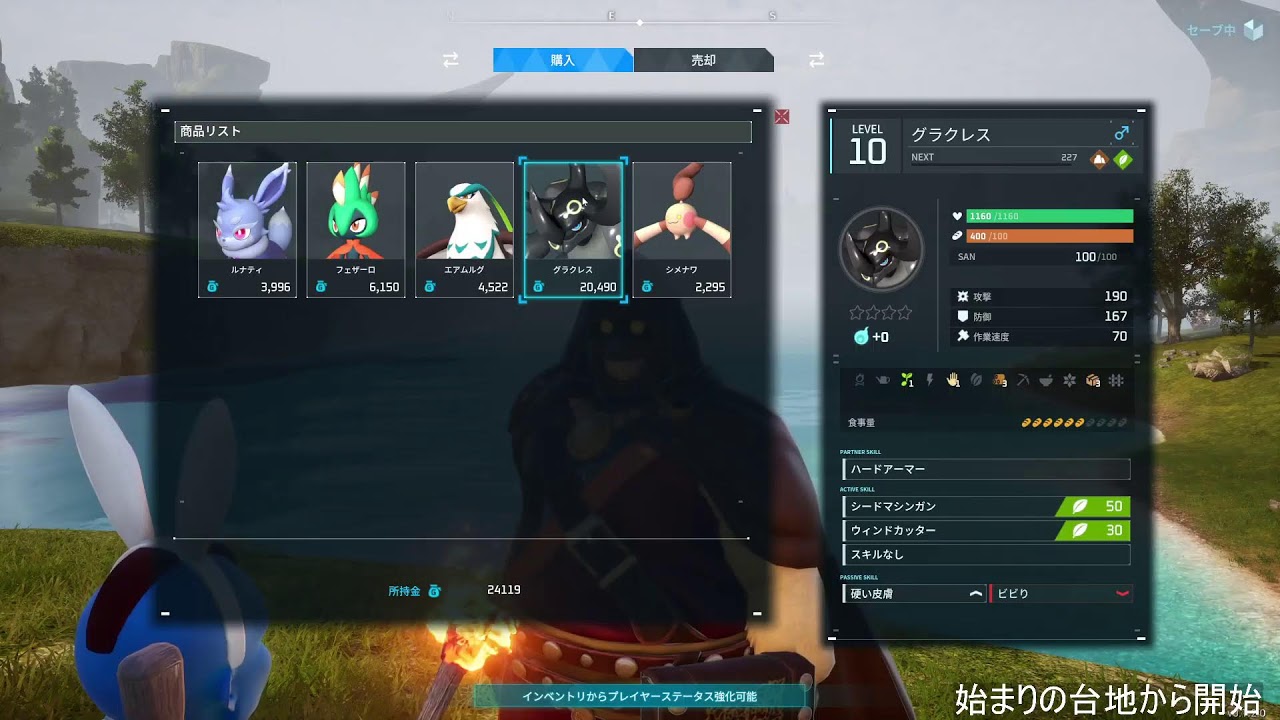The width and height of the screenshot is (1280, 720).
Task: Click the transporting work suitability icon showing 3
Action: click(1091, 379)
